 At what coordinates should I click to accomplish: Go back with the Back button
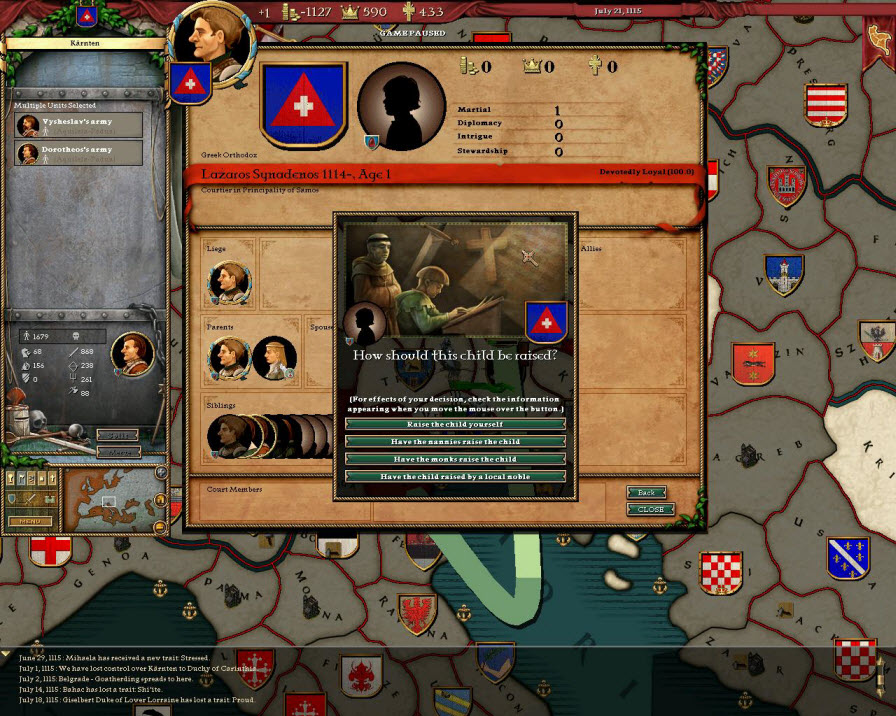coord(646,493)
